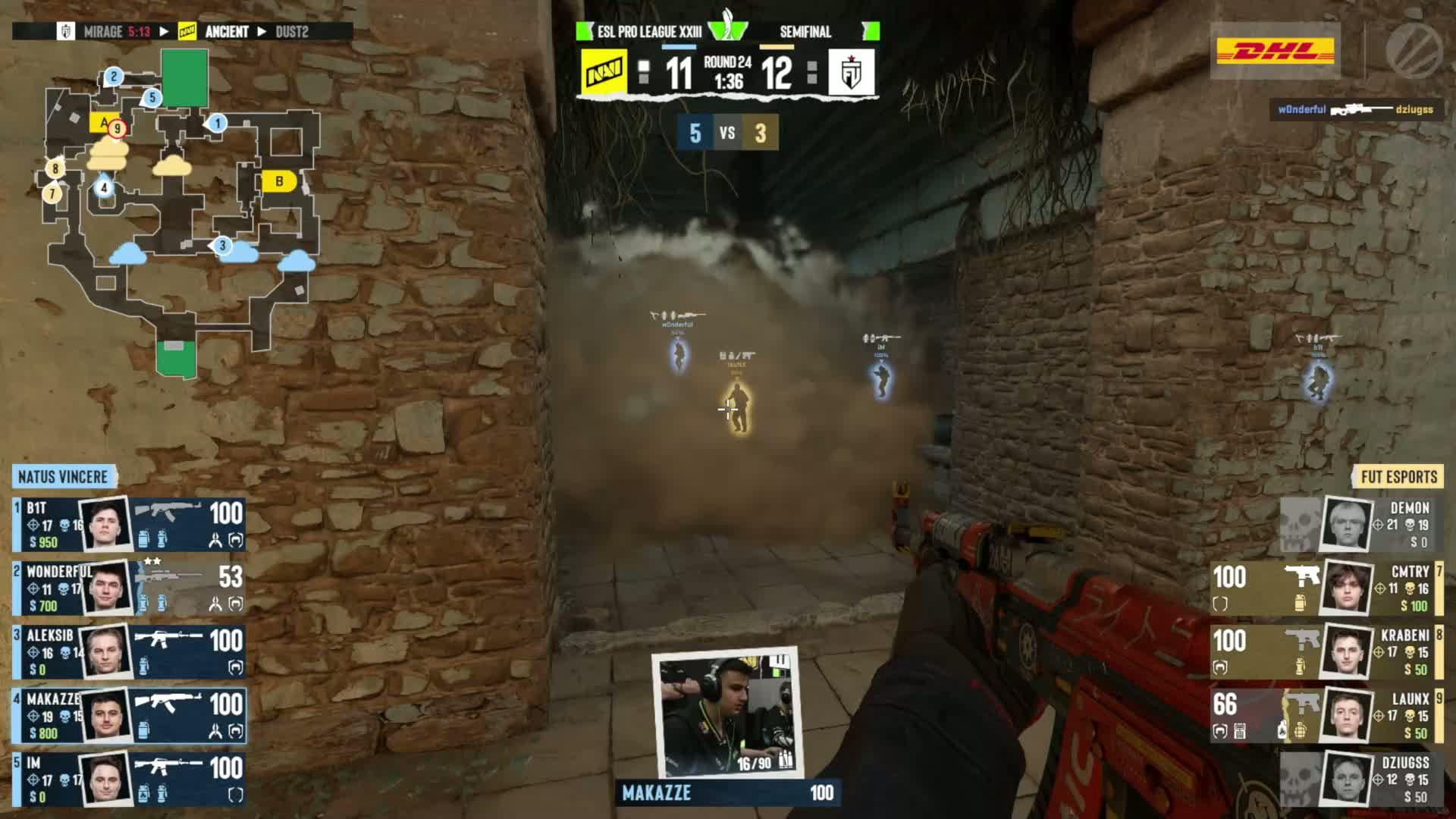1456x819 pixels.
Task: Click the B bombsite marker on minimap
Action: (x=279, y=181)
